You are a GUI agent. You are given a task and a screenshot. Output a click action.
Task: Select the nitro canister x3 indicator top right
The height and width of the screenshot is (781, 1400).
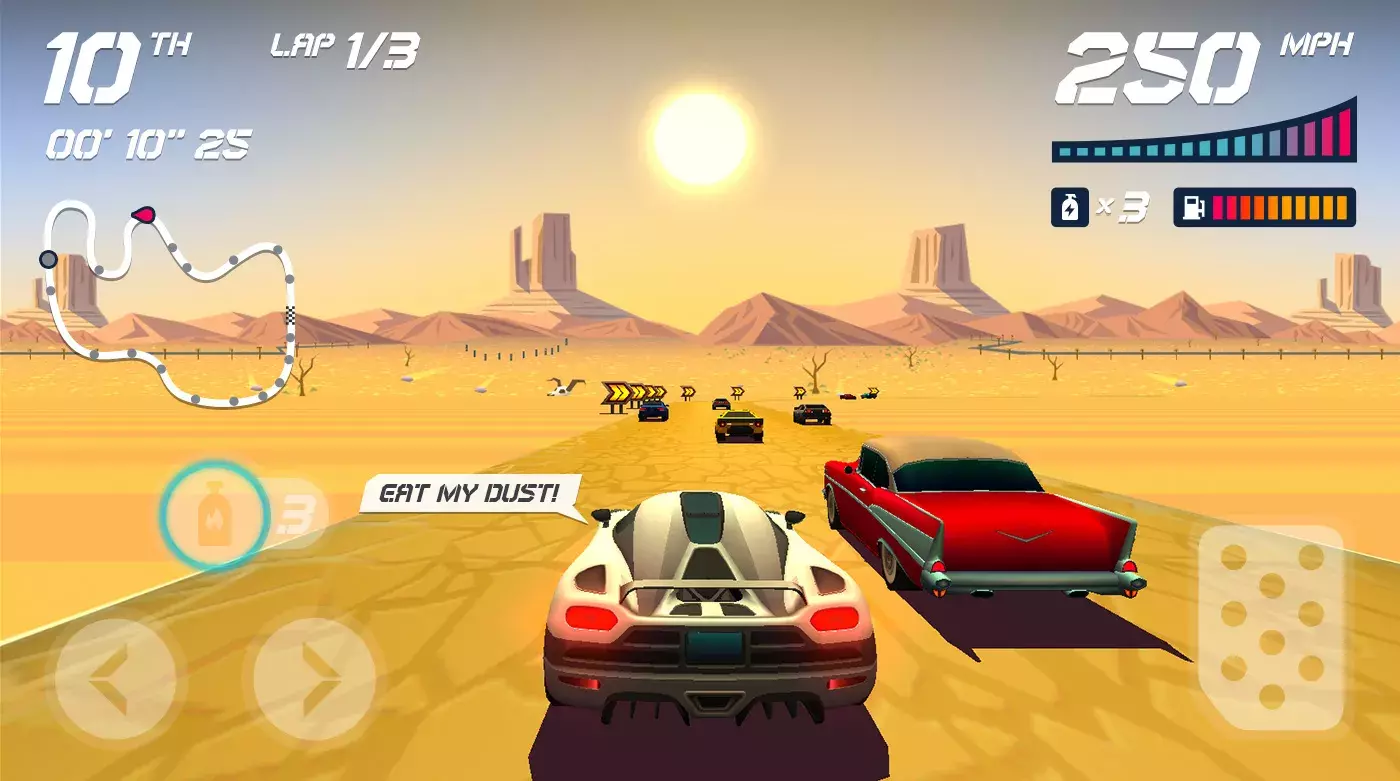1095,207
